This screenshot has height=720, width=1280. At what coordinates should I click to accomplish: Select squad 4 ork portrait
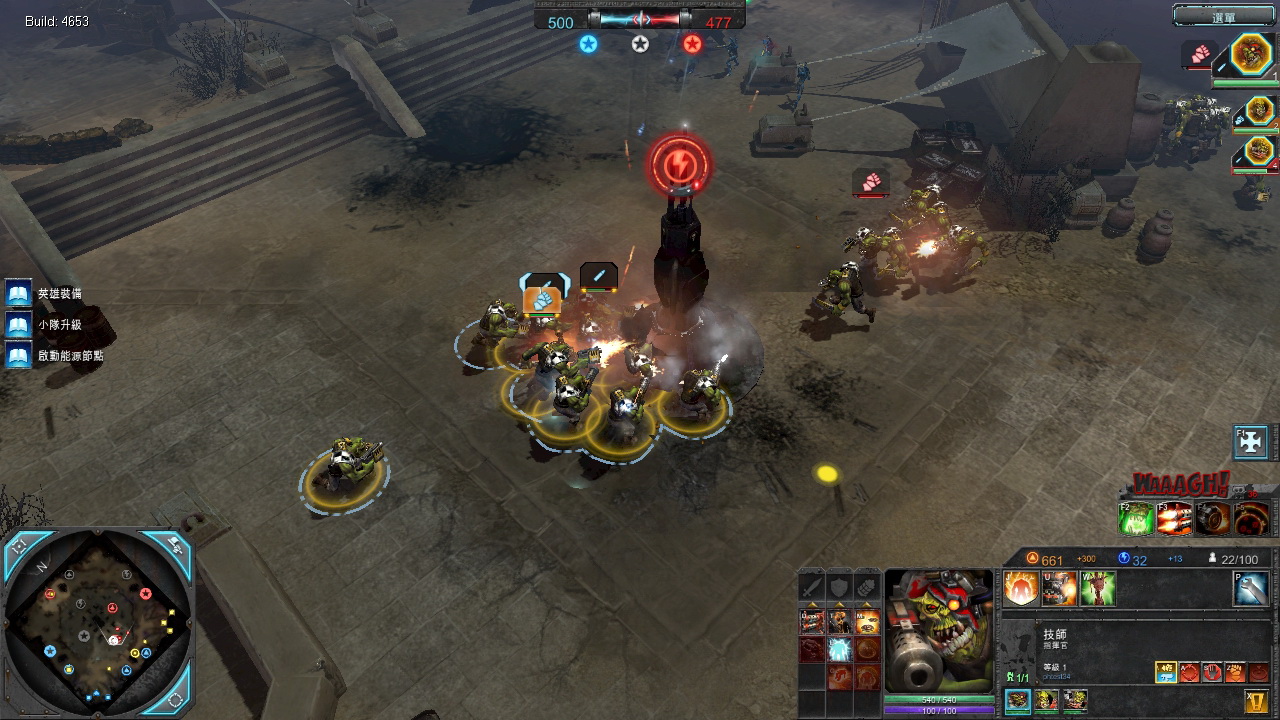pos(1260,151)
